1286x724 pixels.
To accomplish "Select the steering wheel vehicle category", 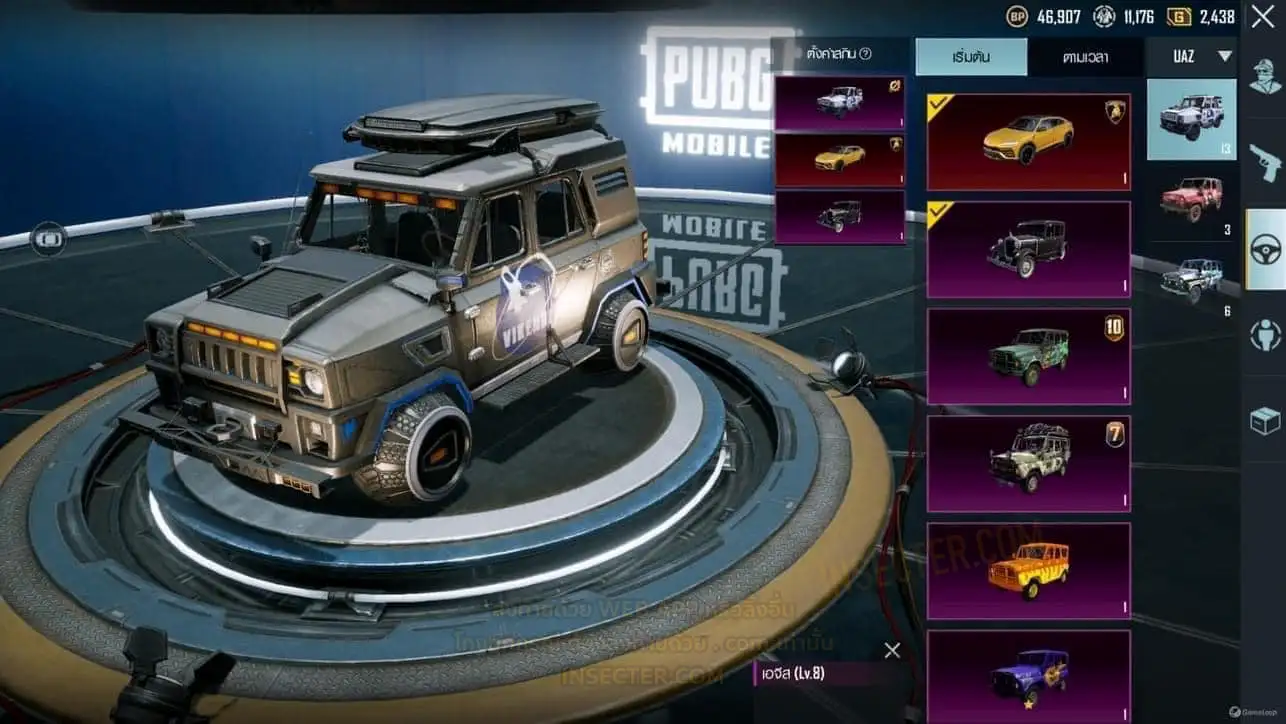I will click(1266, 249).
